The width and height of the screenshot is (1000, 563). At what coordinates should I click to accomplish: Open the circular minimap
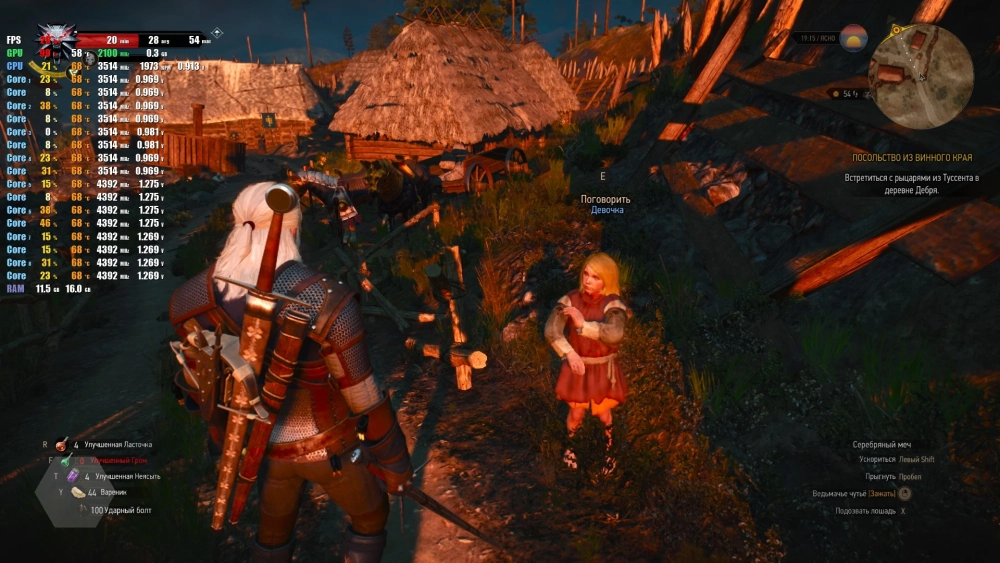(x=920, y=77)
